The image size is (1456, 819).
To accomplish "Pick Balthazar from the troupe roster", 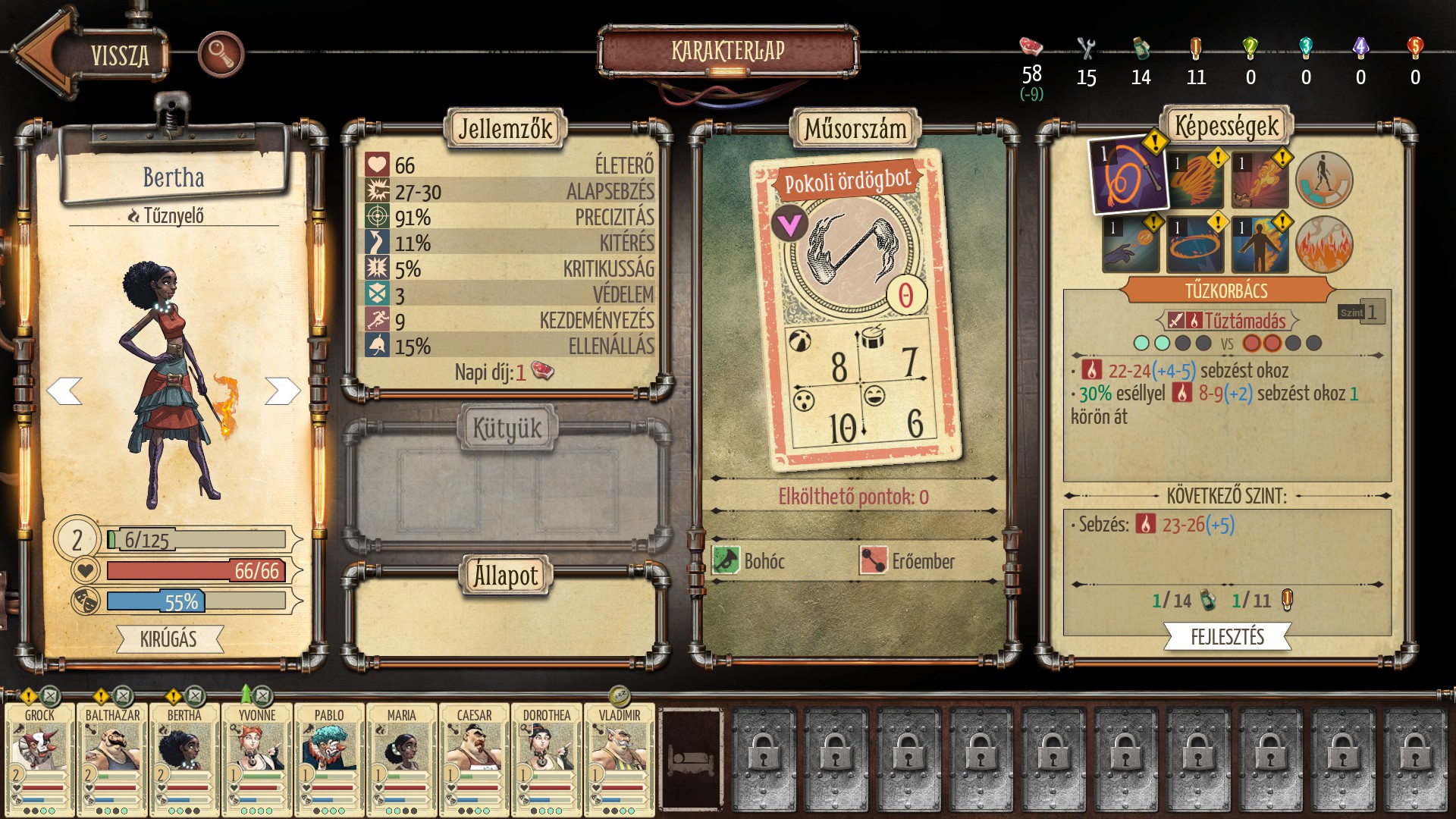I will (112, 758).
